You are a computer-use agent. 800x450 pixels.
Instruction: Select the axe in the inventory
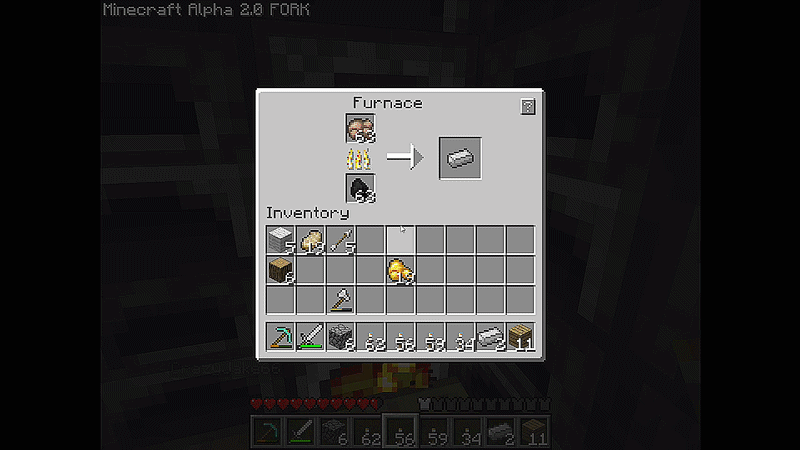(341, 300)
